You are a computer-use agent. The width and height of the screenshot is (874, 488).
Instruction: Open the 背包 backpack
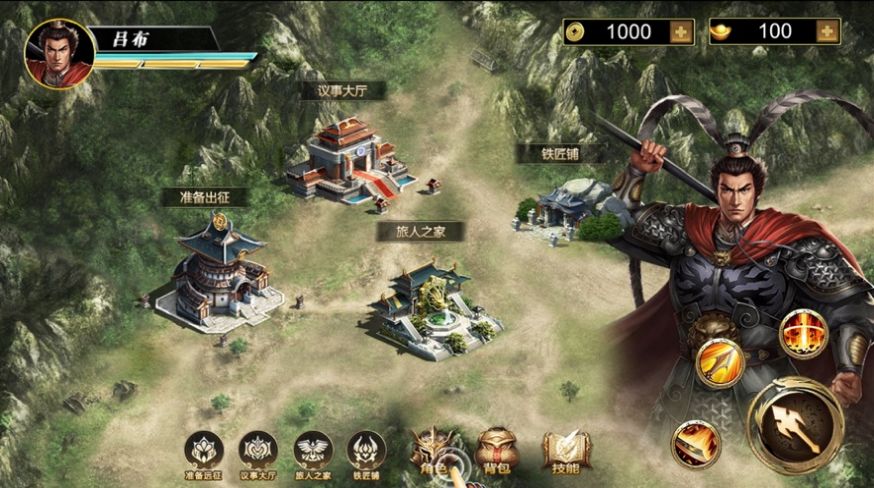(x=497, y=451)
